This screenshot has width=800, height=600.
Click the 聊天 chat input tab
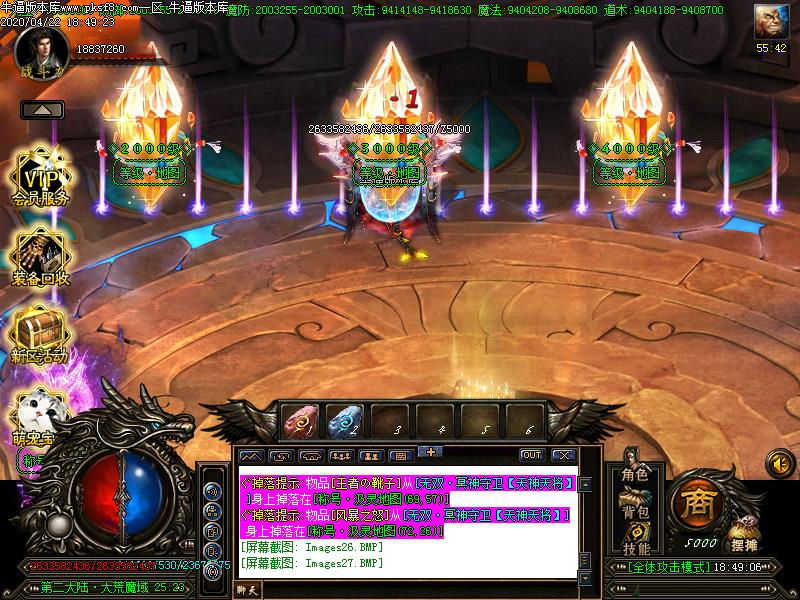tap(248, 591)
